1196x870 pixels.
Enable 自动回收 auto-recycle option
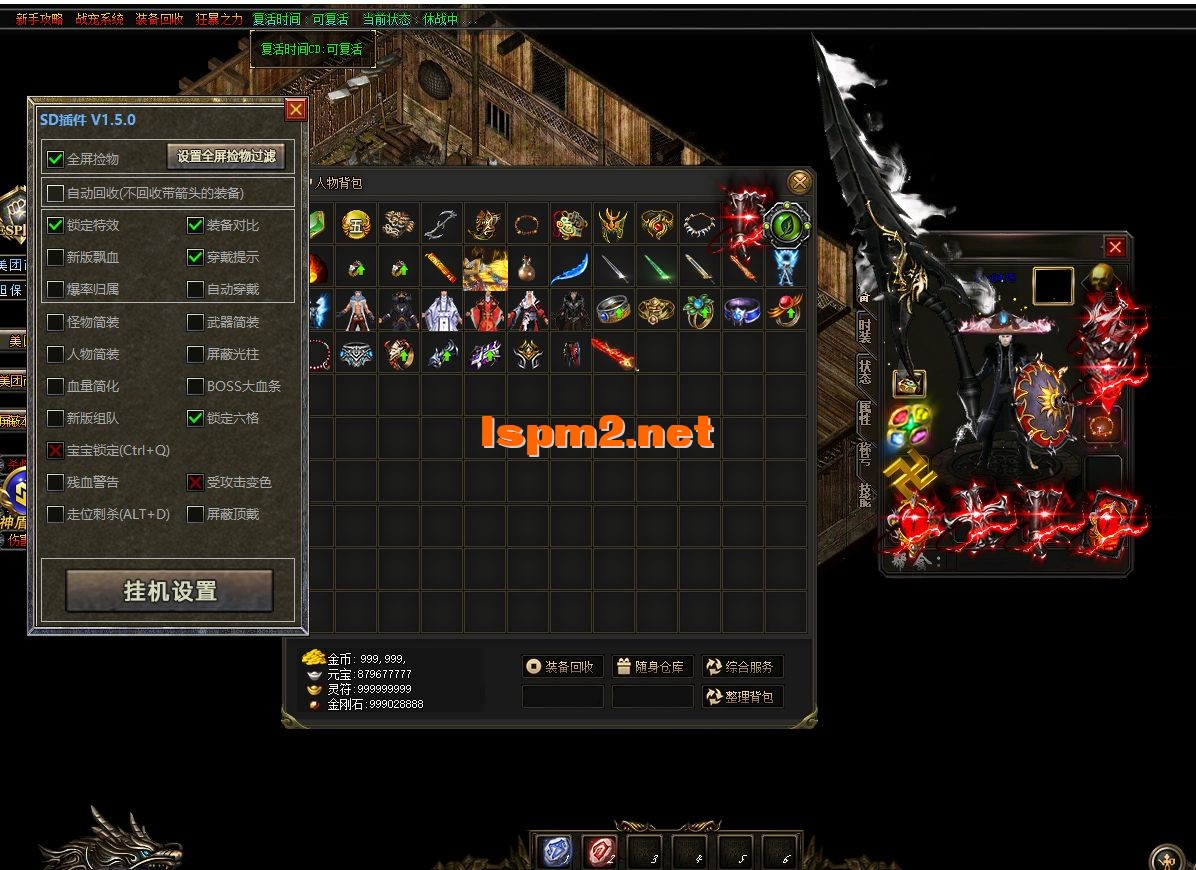pyautogui.click(x=56, y=192)
